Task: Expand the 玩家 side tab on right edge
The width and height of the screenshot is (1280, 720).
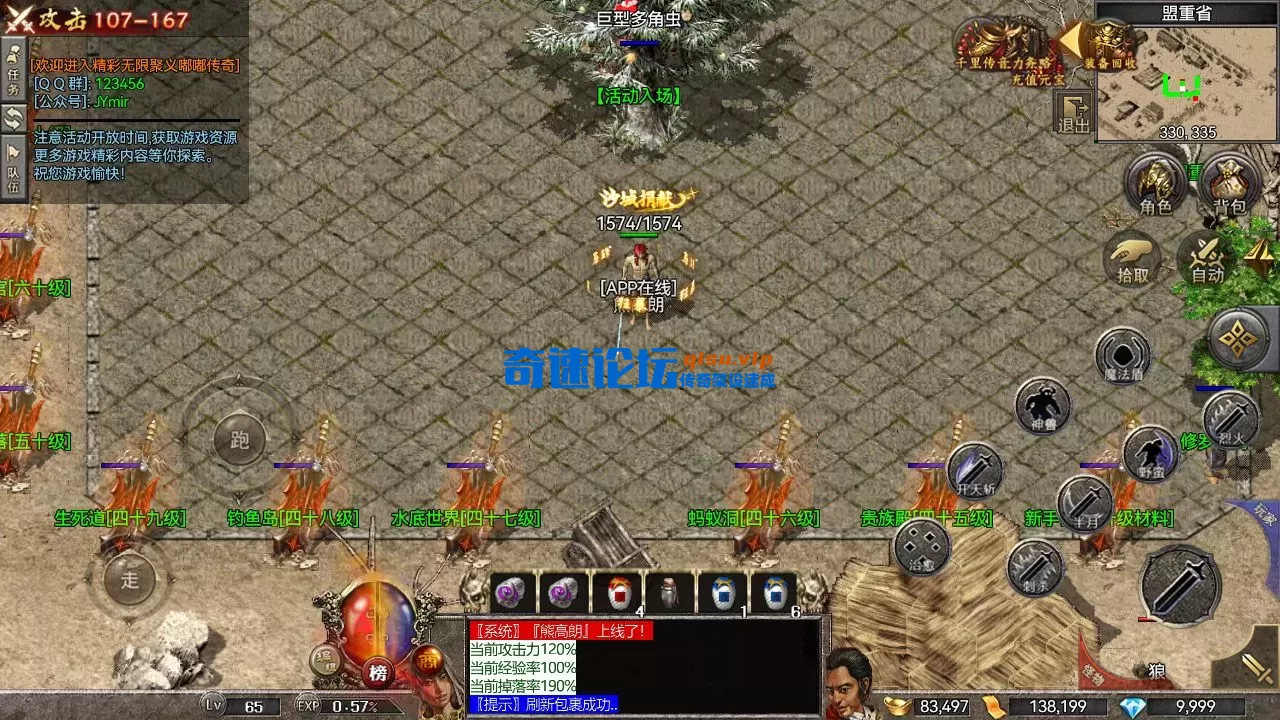Action: click(1263, 511)
